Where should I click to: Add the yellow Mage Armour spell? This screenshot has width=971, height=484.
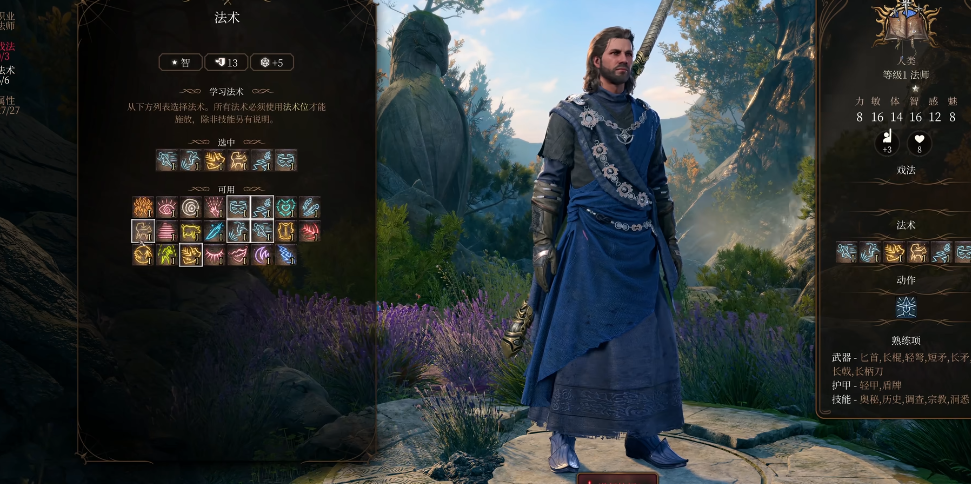click(x=286, y=231)
